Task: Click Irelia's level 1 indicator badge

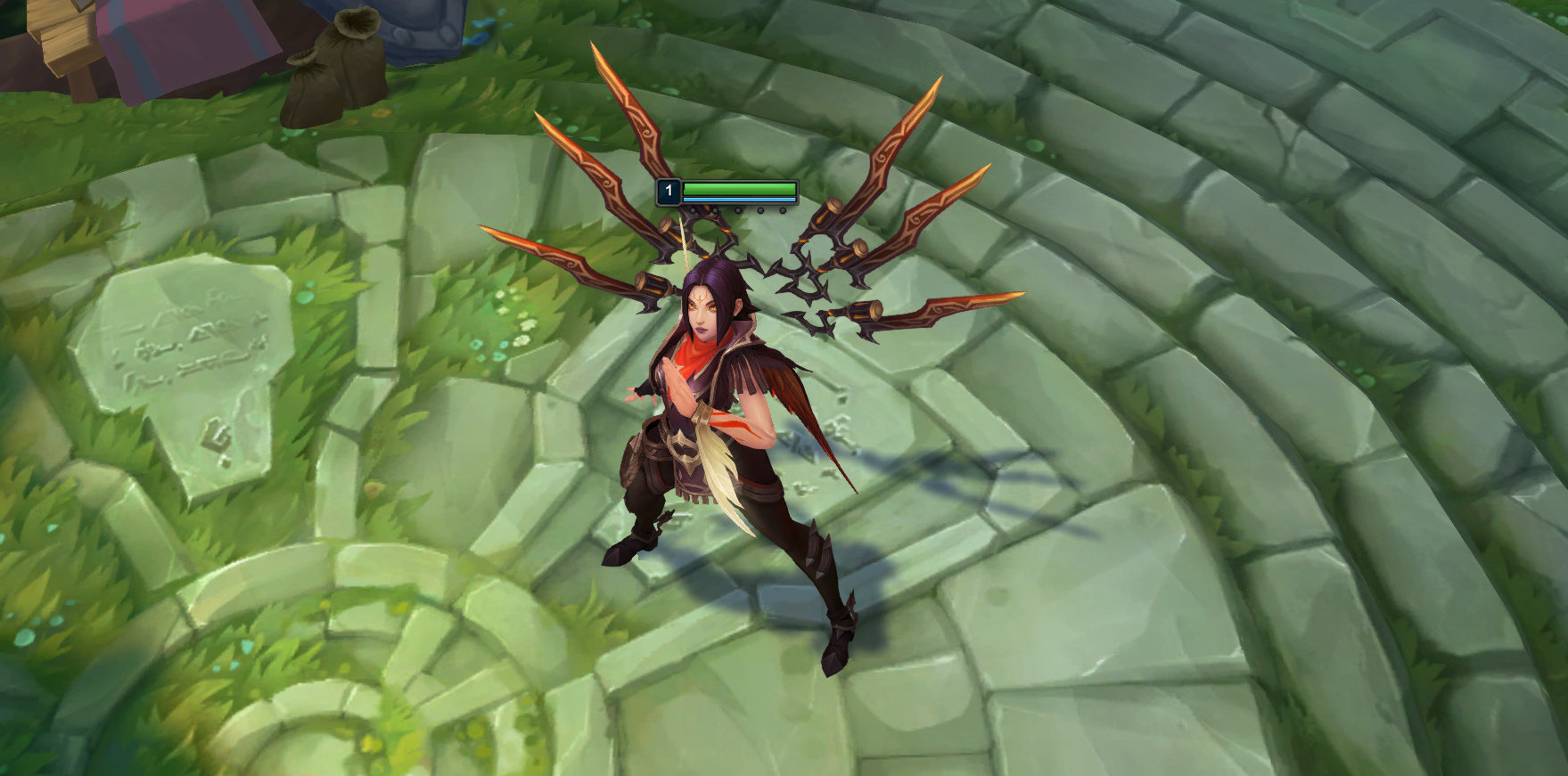Action: coord(669,192)
